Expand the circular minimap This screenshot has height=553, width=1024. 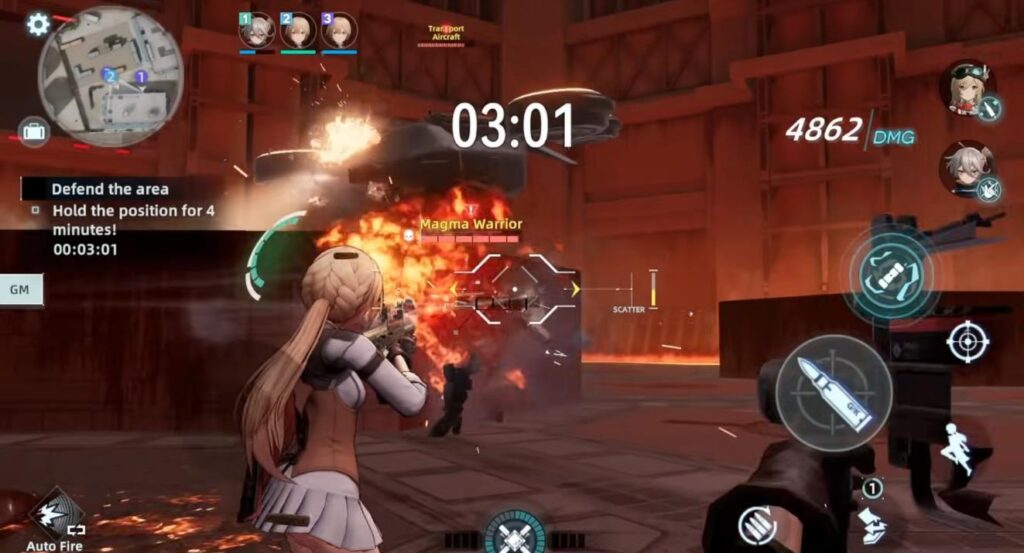[110, 76]
